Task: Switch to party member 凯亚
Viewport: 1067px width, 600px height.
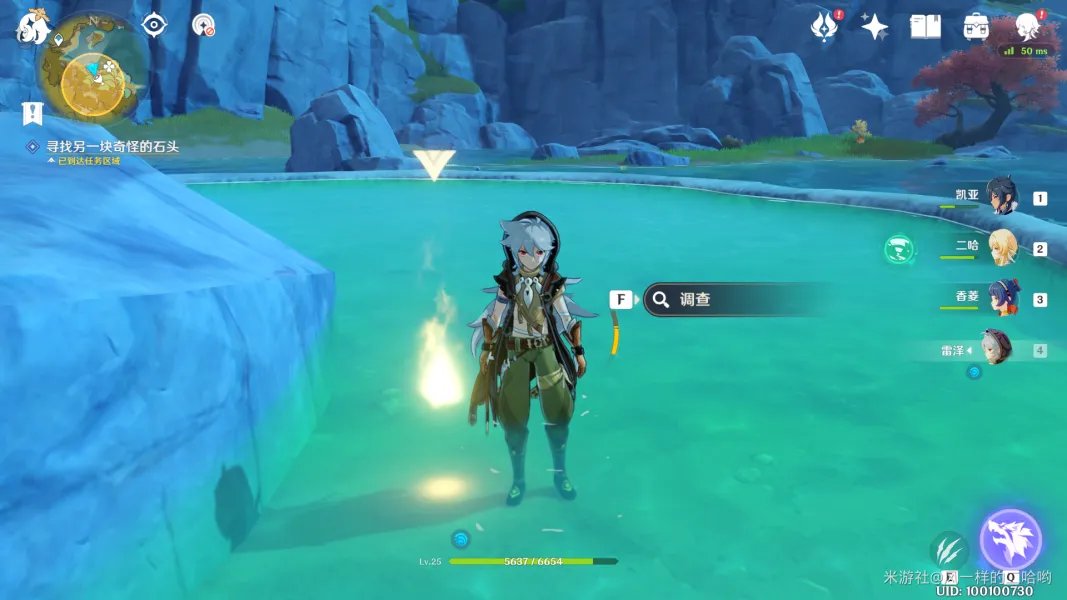Action: point(1001,197)
